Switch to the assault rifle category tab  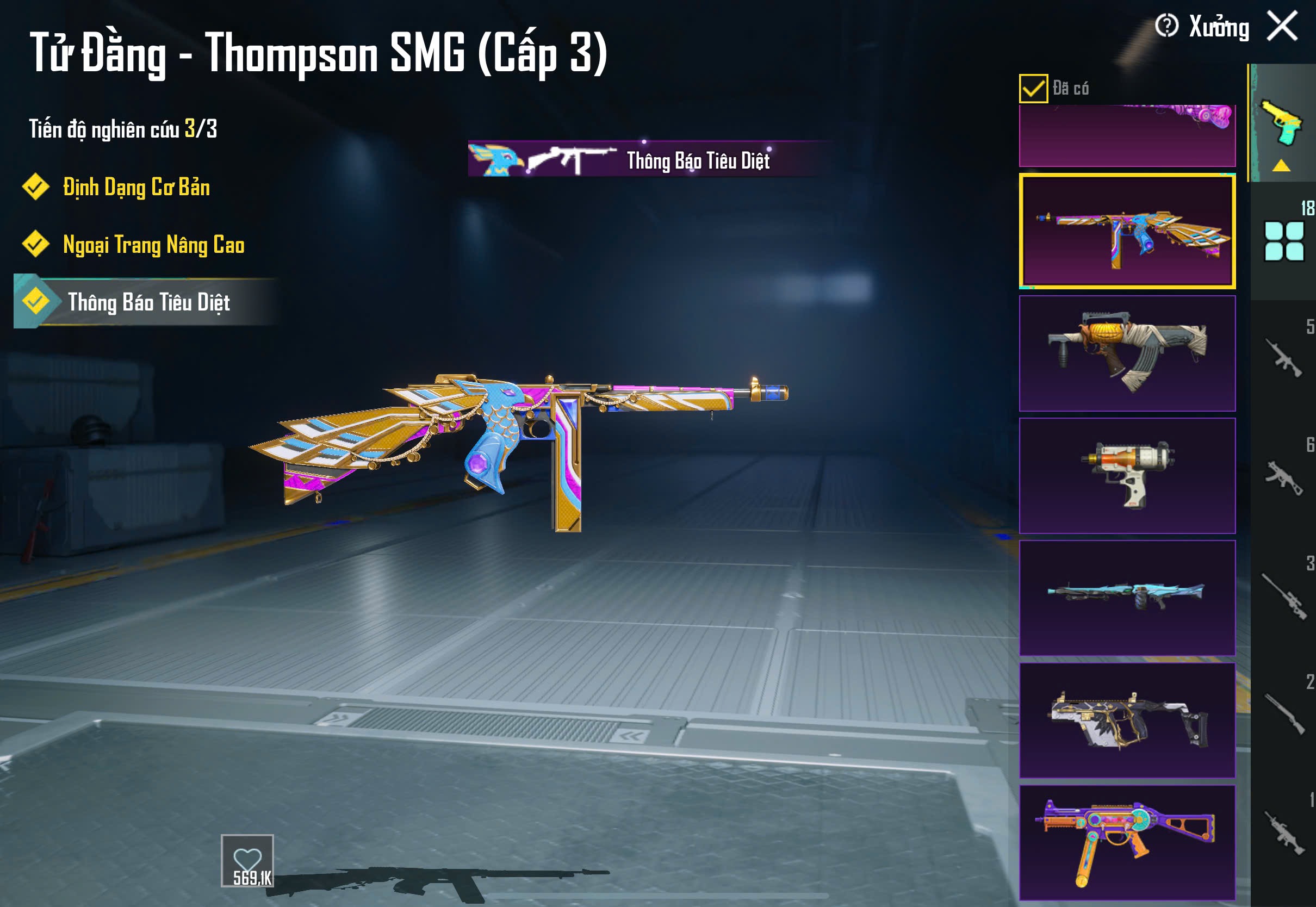click(1283, 358)
